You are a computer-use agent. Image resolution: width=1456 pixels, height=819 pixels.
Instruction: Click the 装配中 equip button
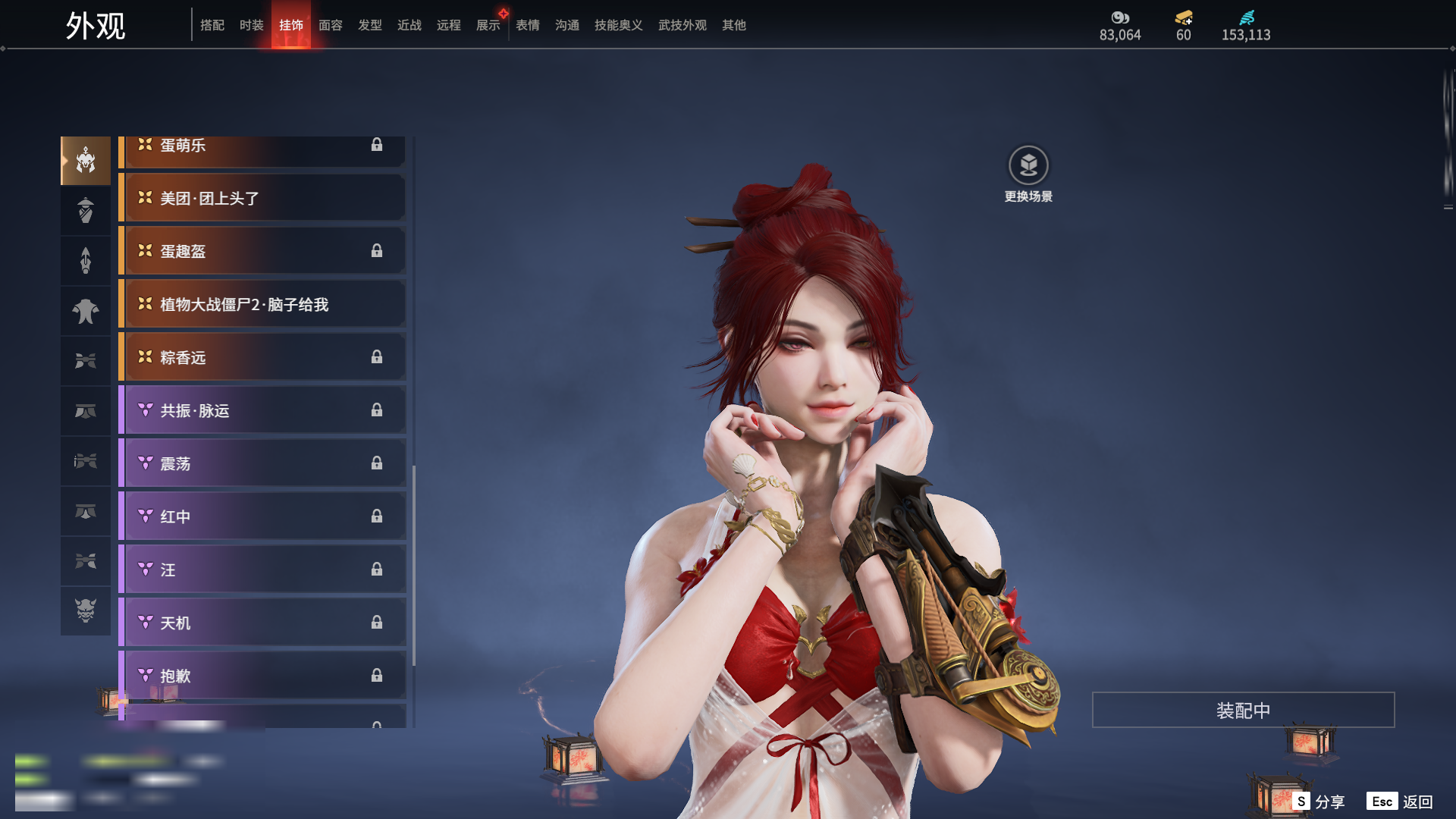(x=1243, y=710)
